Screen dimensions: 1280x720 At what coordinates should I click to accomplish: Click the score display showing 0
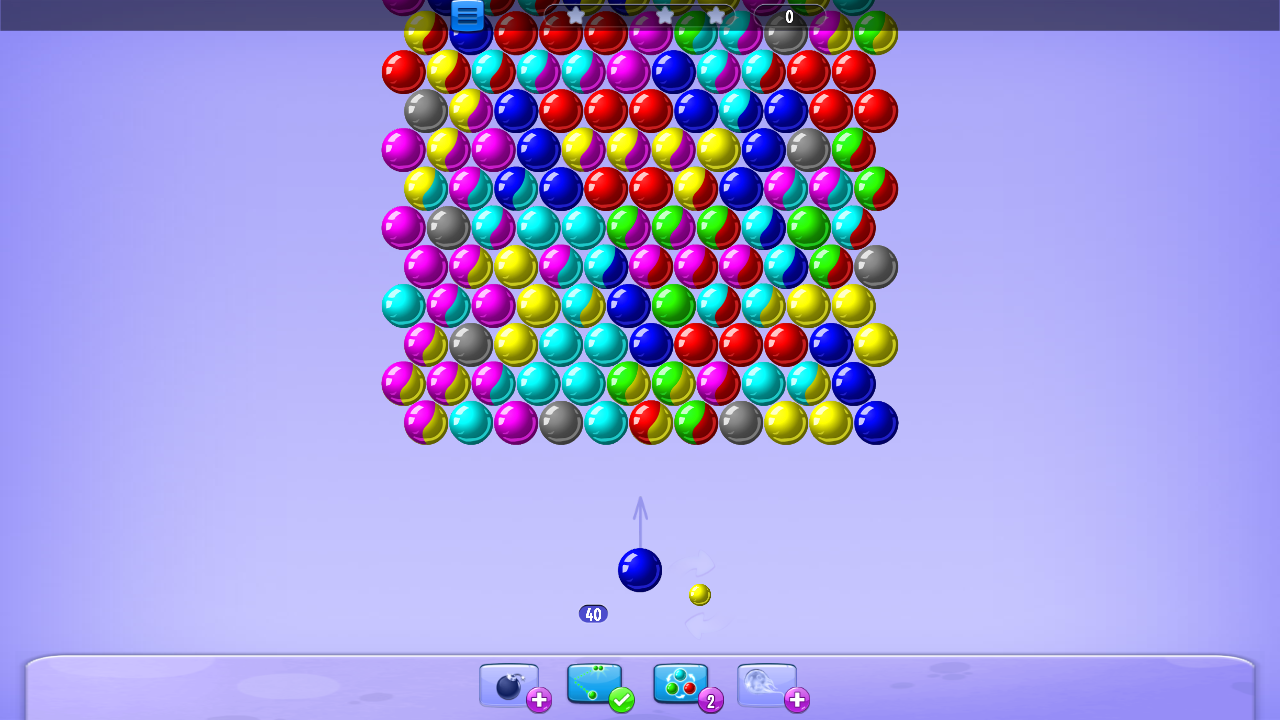pyautogui.click(x=788, y=16)
